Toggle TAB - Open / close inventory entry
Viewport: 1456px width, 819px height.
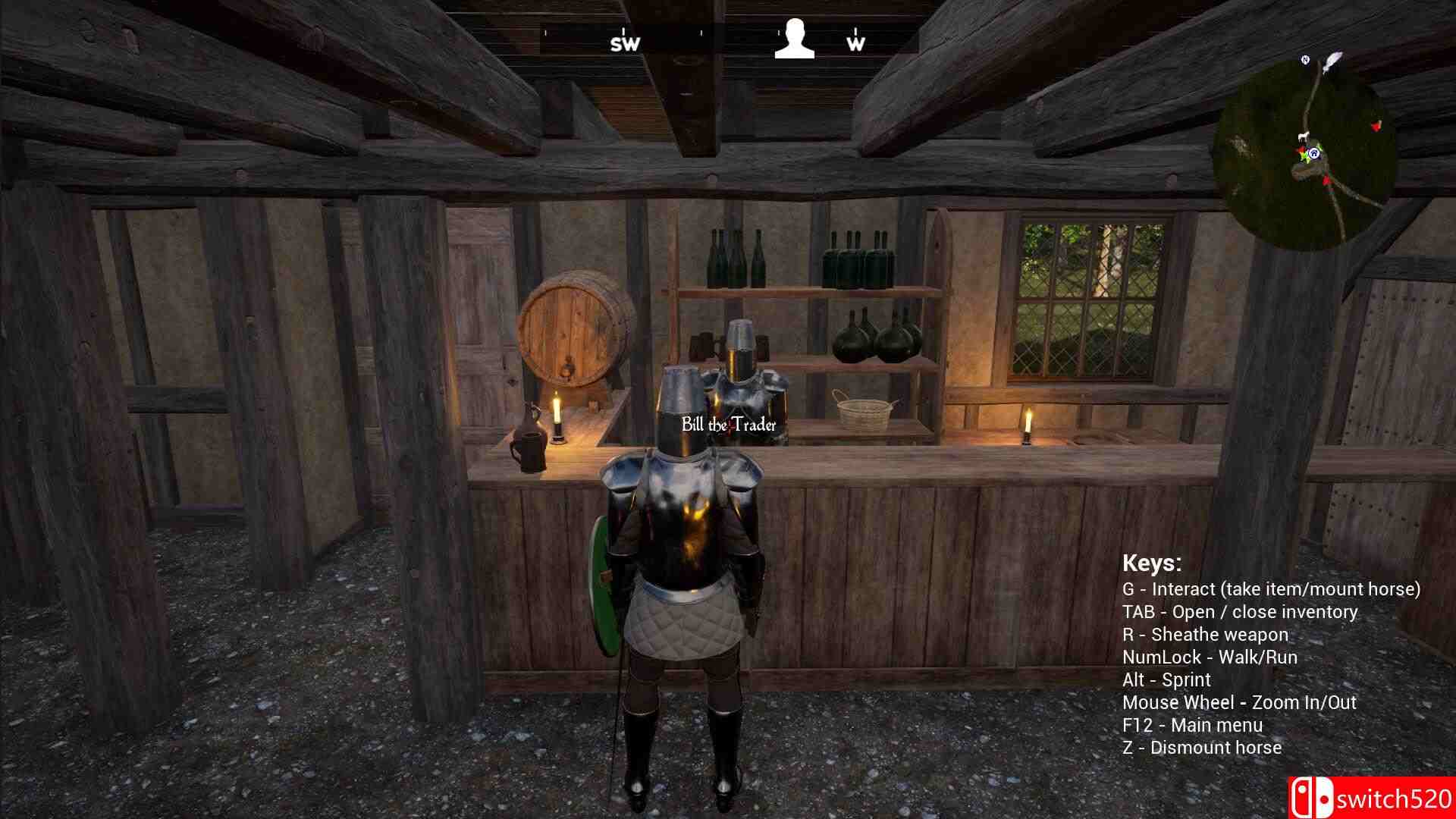1241,612
